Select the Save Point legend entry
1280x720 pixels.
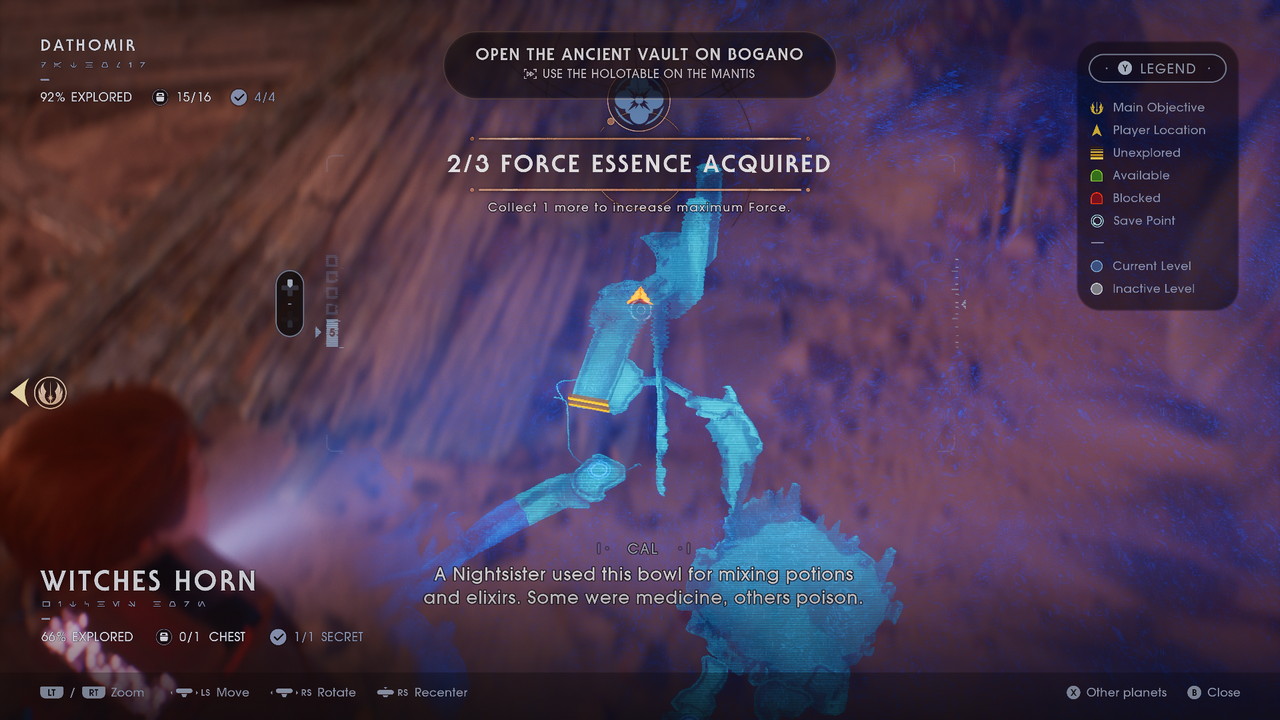[x=1143, y=221]
